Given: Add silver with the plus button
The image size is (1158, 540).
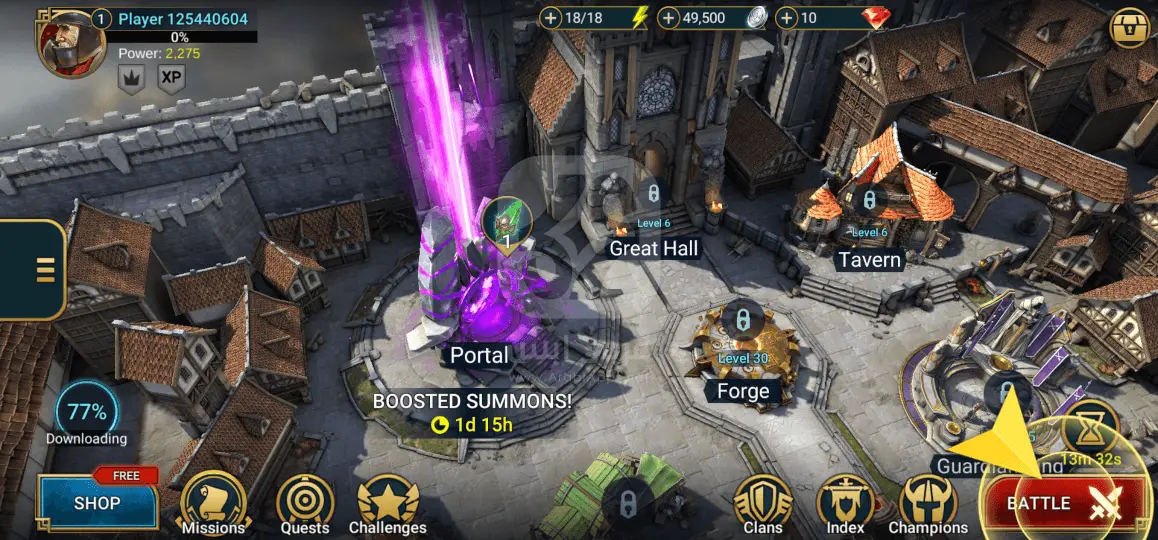Looking at the screenshot, I should (x=670, y=18).
